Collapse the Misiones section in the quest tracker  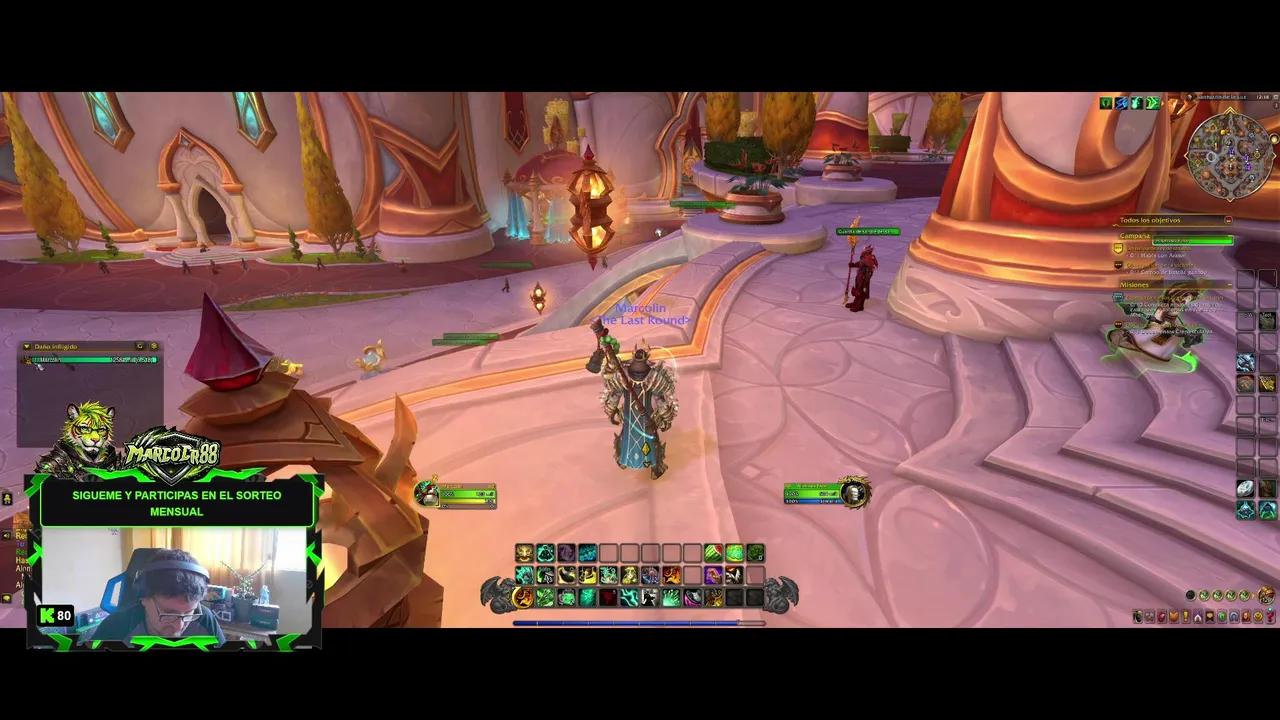(x=1231, y=284)
